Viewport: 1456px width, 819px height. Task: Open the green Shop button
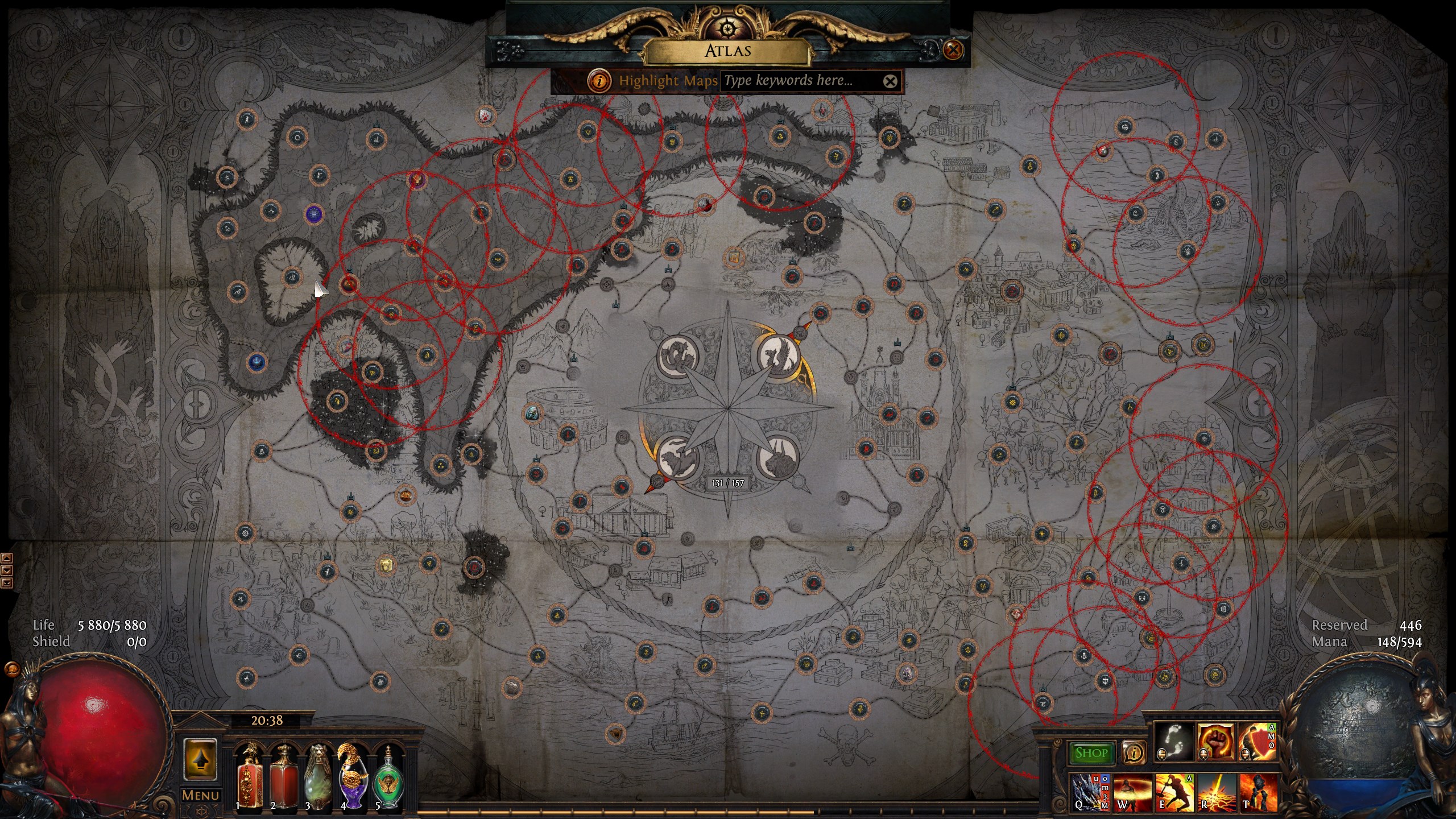click(x=1091, y=753)
